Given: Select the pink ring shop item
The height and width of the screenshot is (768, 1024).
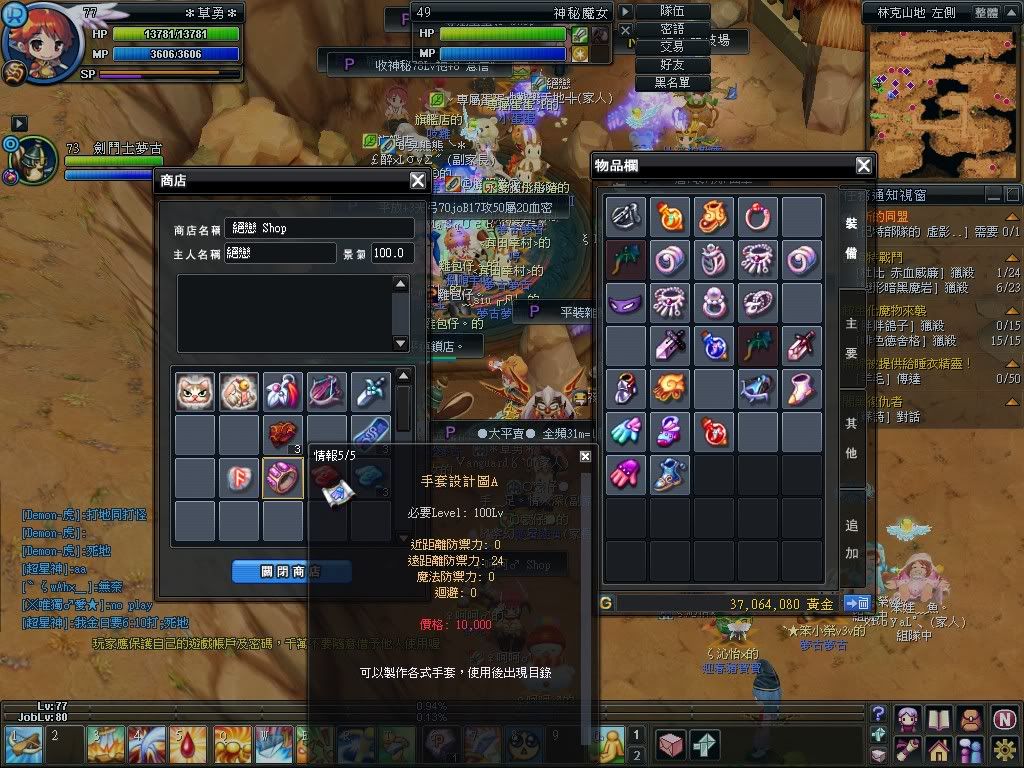Looking at the screenshot, I should pos(283,478).
